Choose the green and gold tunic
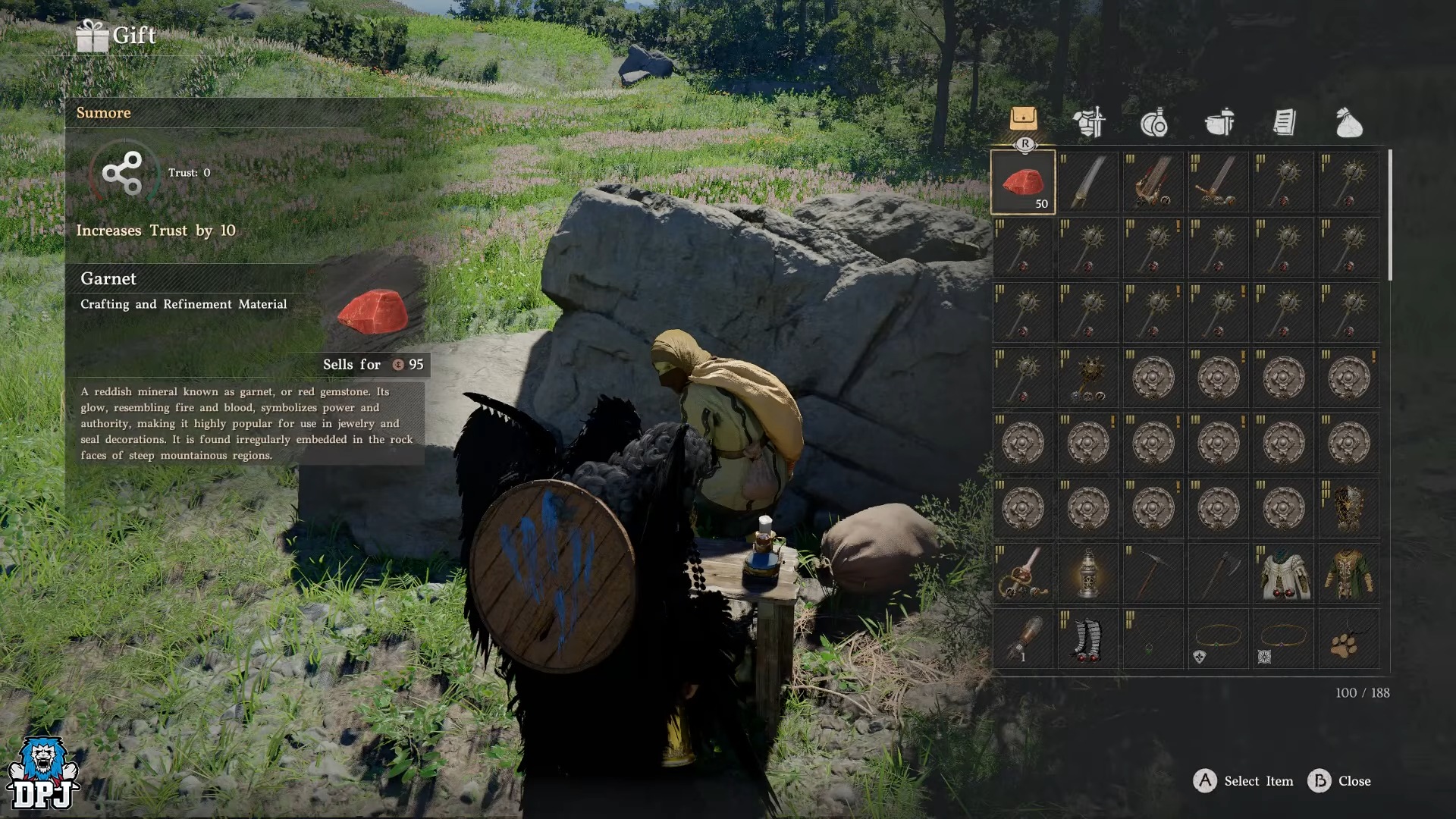 1349,573
